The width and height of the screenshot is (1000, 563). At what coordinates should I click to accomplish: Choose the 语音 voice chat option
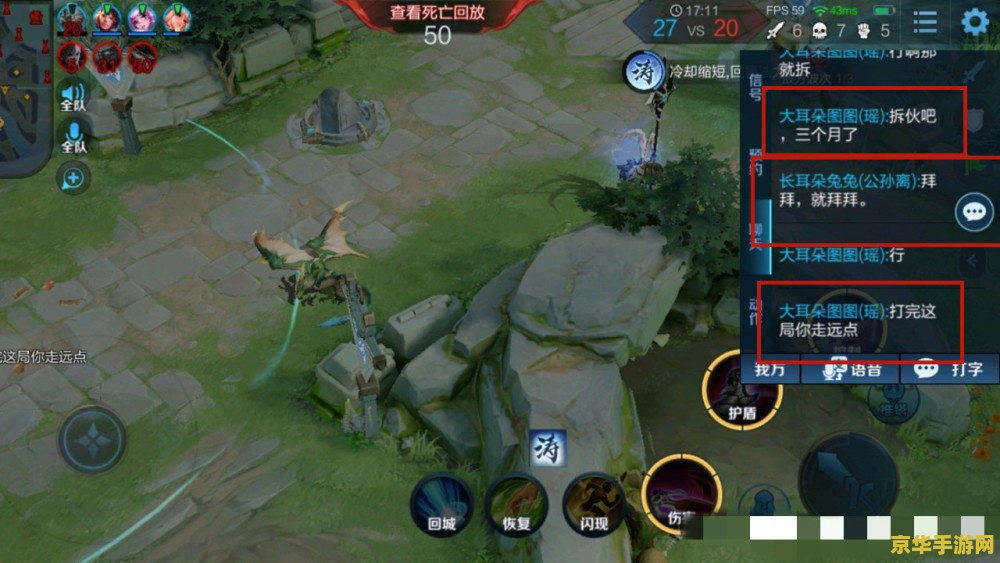[852, 370]
